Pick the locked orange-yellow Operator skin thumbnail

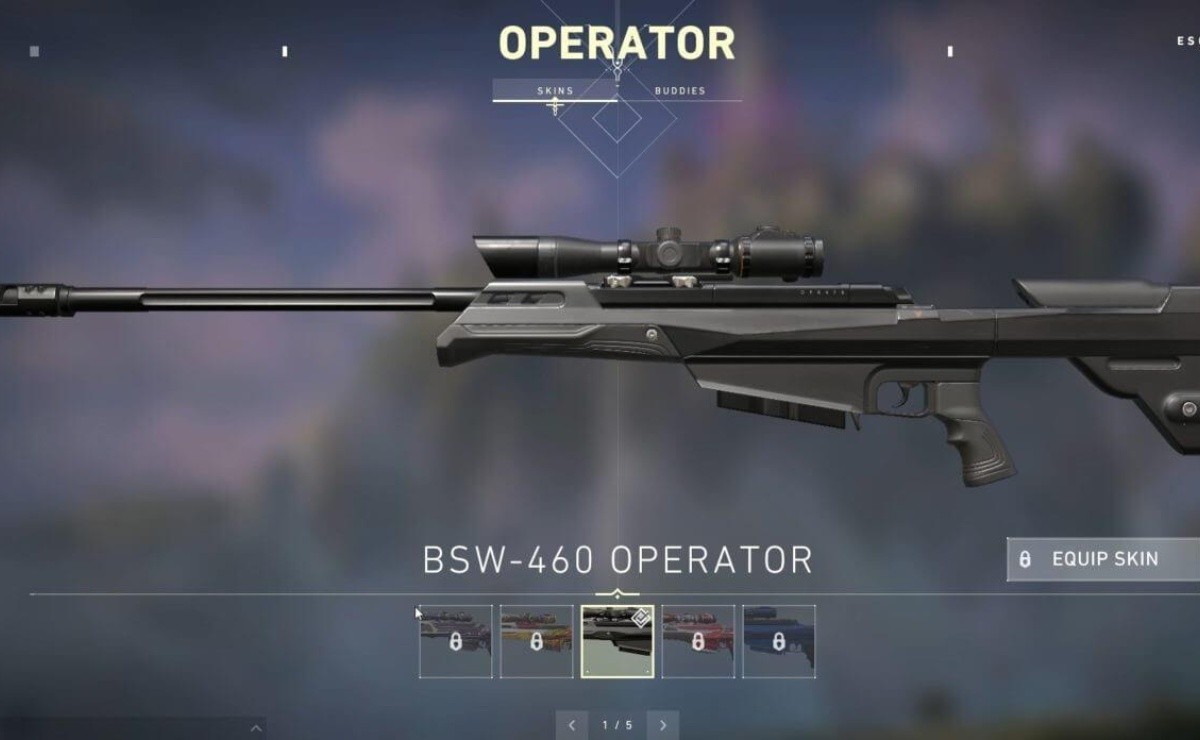(x=536, y=641)
